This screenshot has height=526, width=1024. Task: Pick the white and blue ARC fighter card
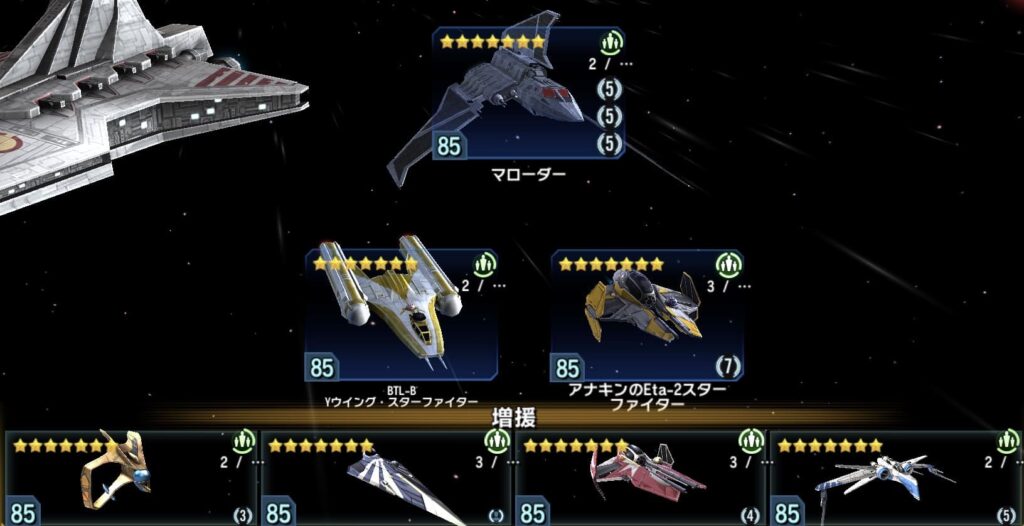click(x=895, y=478)
